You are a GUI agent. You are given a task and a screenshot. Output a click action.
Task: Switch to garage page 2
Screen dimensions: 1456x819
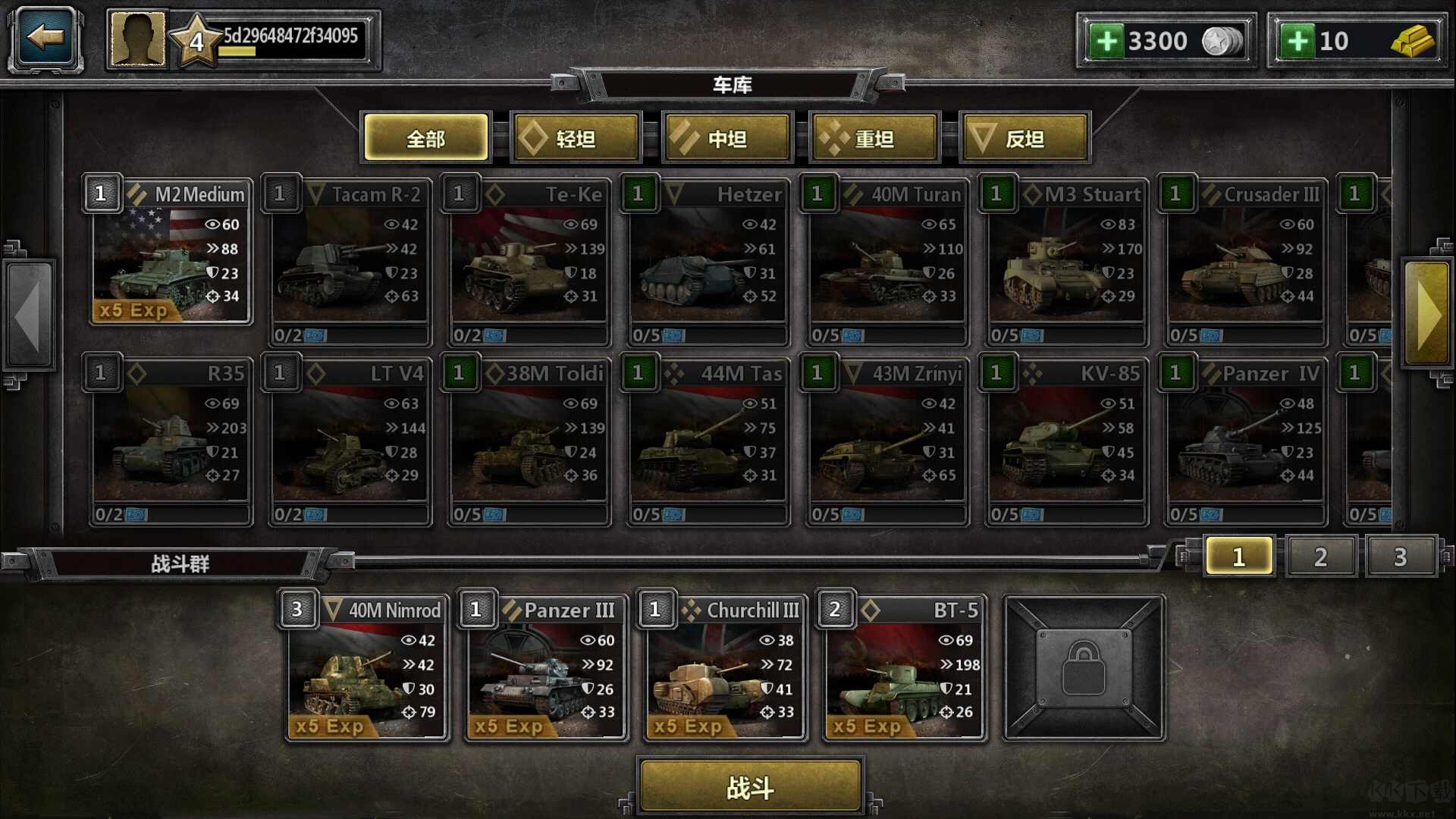[x=1321, y=555]
